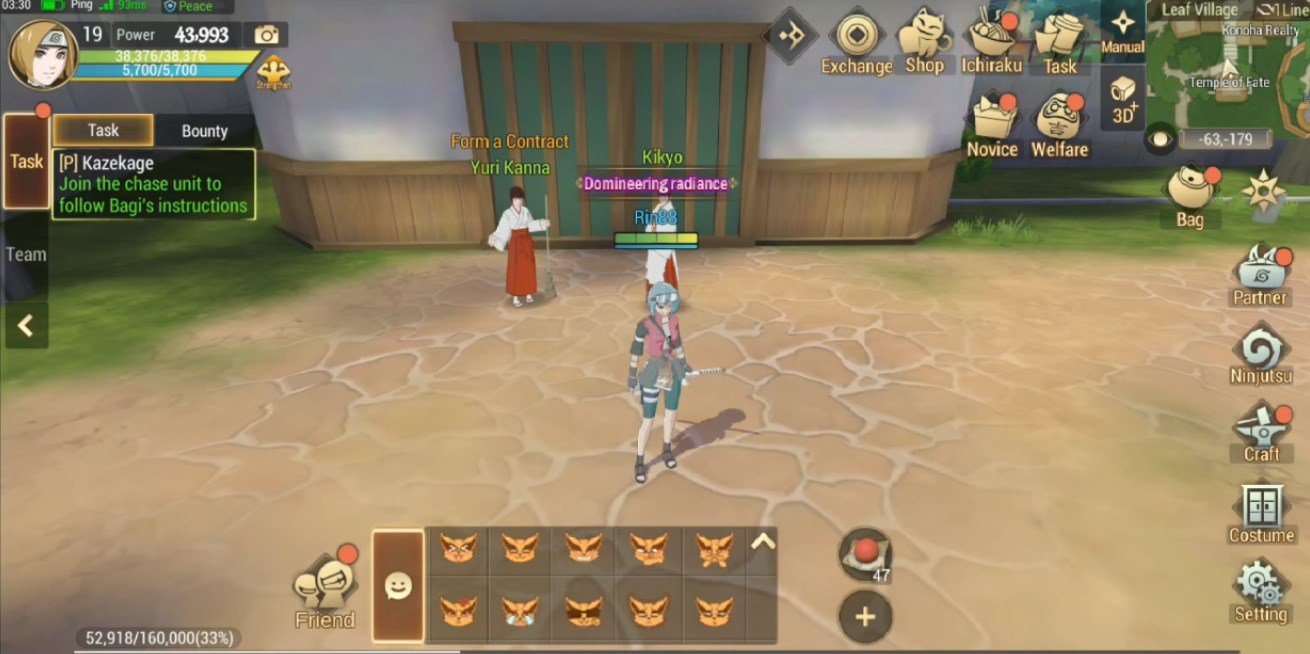
Task: Toggle the Manual control mode
Action: click(1123, 30)
